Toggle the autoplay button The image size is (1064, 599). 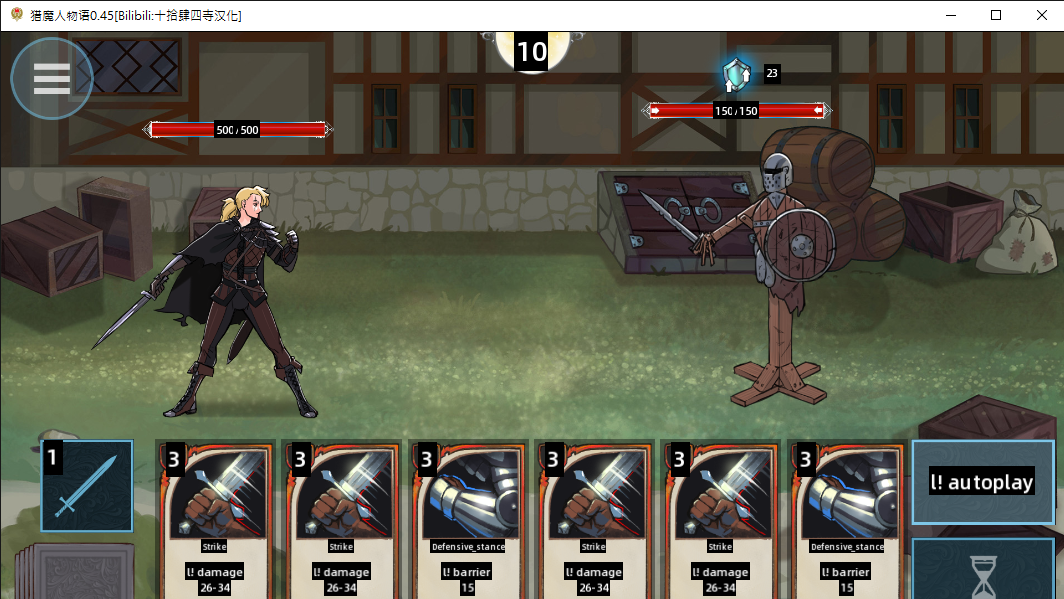point(982,482)
